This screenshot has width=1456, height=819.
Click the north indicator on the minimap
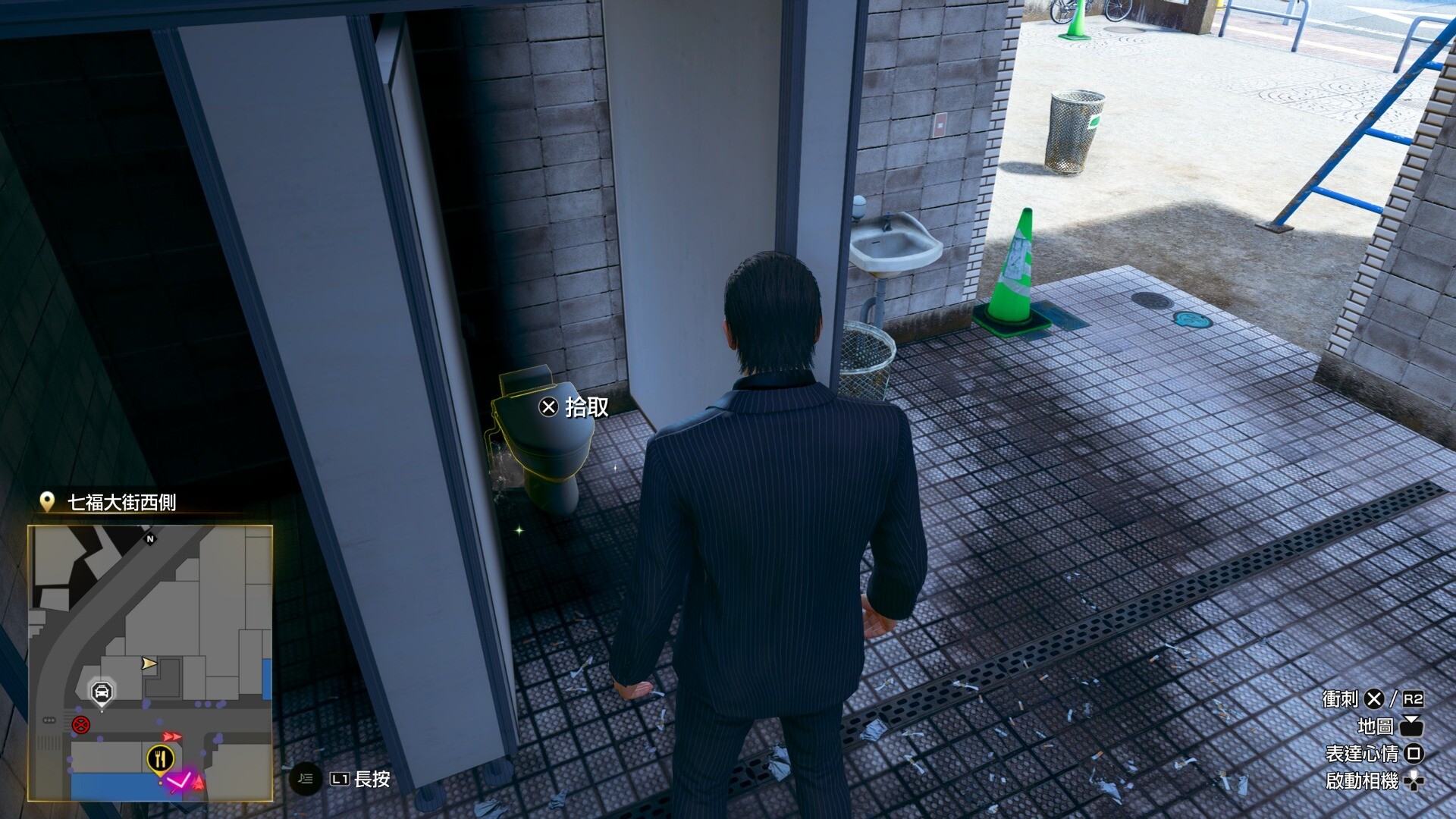click(x=150, y=539)
